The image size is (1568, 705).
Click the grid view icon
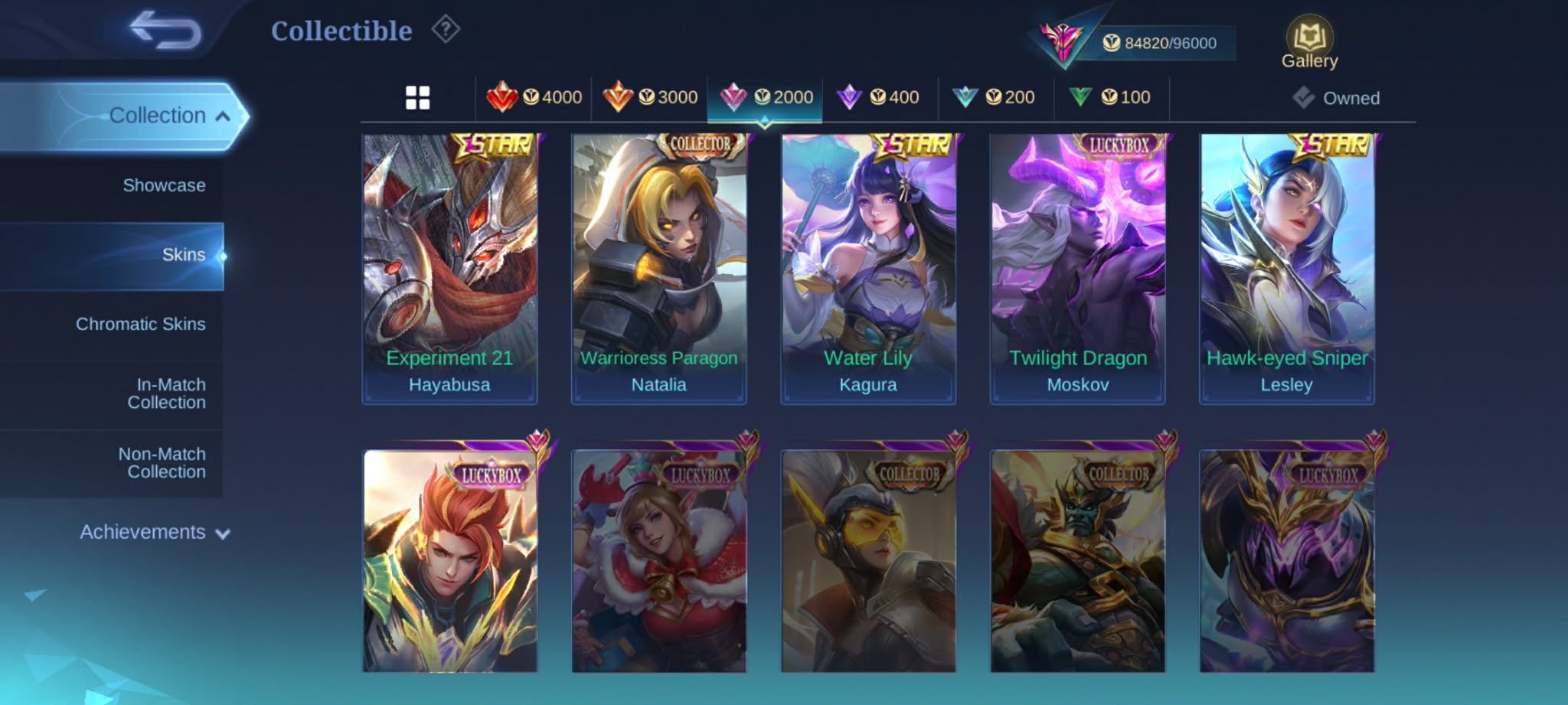(x=418, y=97)
